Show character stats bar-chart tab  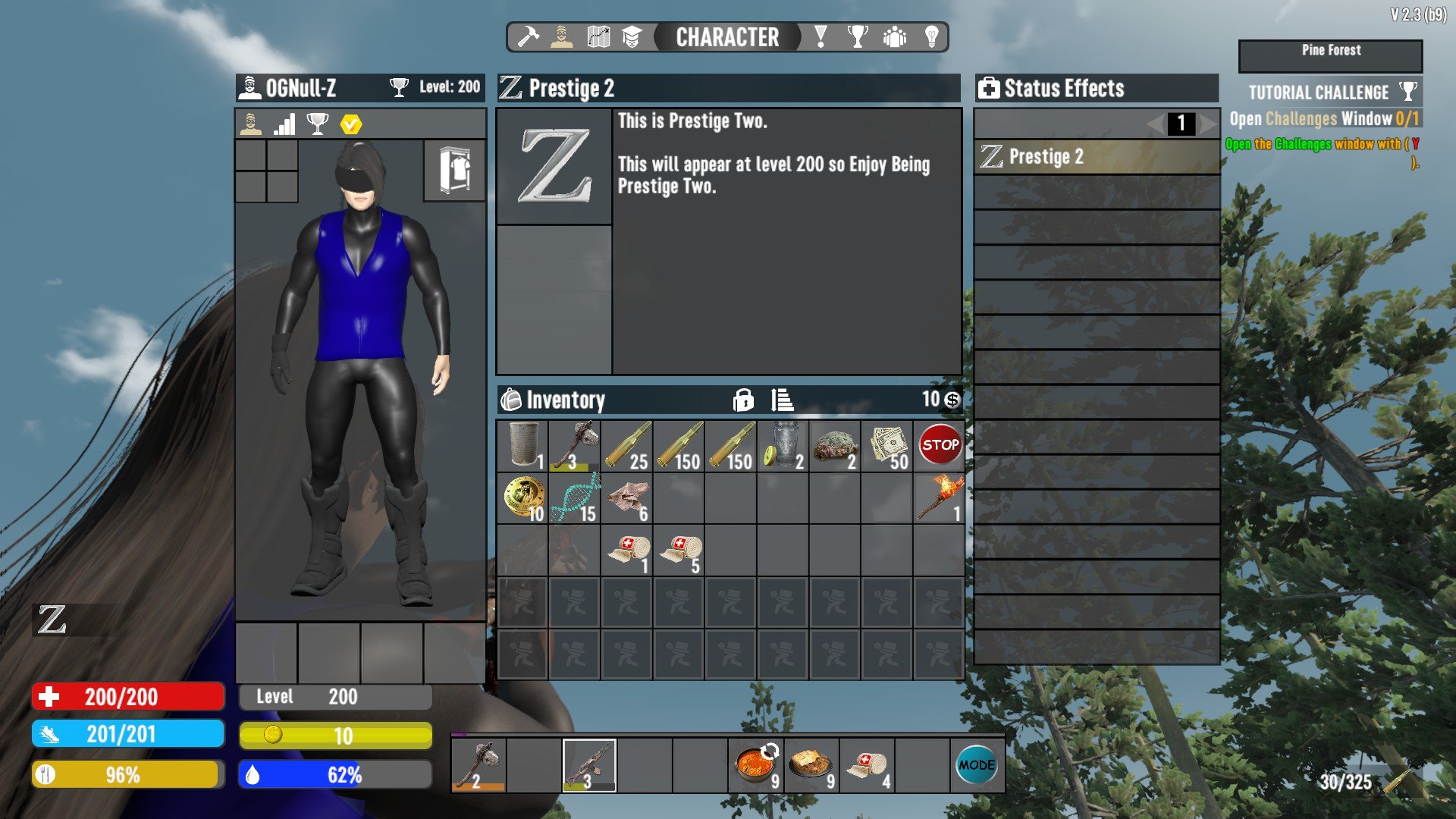coord(284,124)
